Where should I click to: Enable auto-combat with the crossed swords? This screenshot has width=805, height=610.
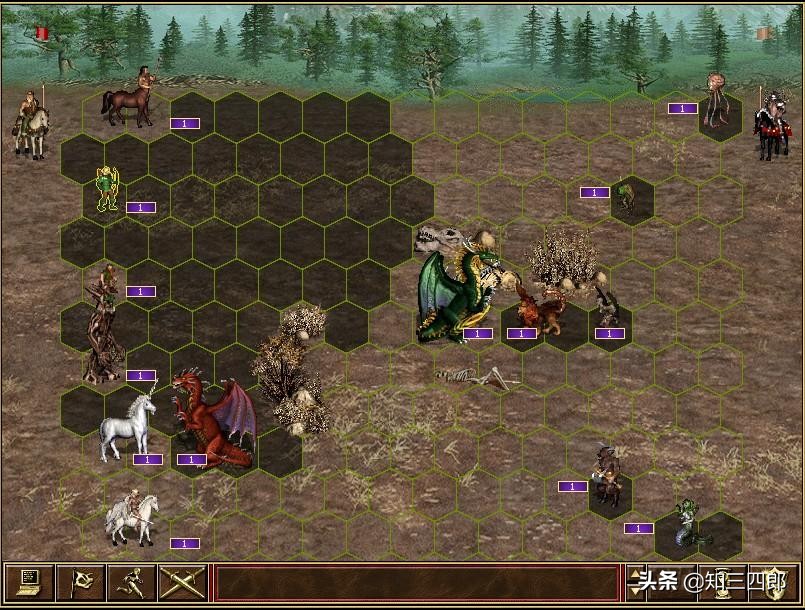(182, 582)
